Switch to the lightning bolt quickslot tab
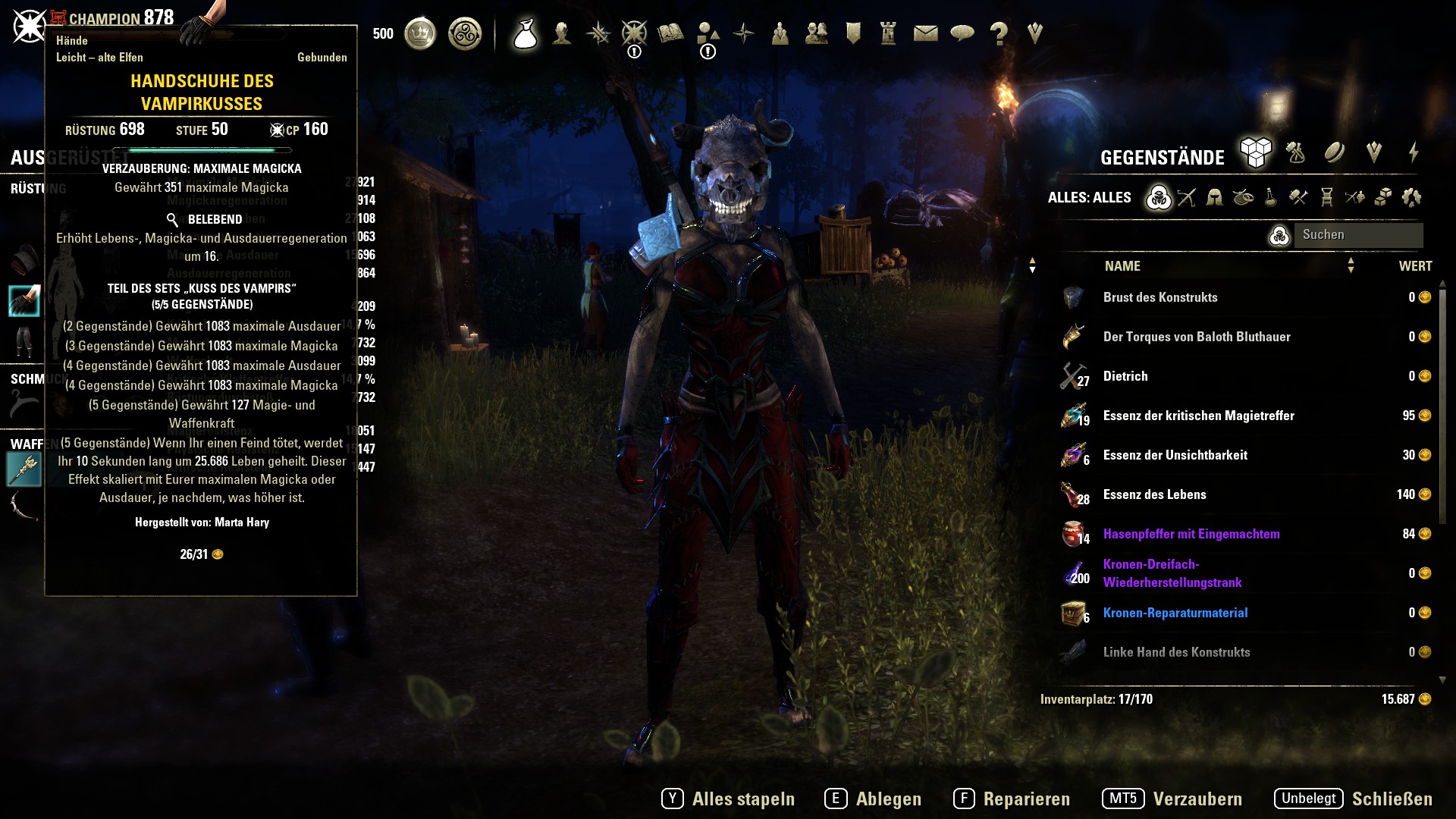This screenshot has height=819, width=1456. tap(1414, 152)
